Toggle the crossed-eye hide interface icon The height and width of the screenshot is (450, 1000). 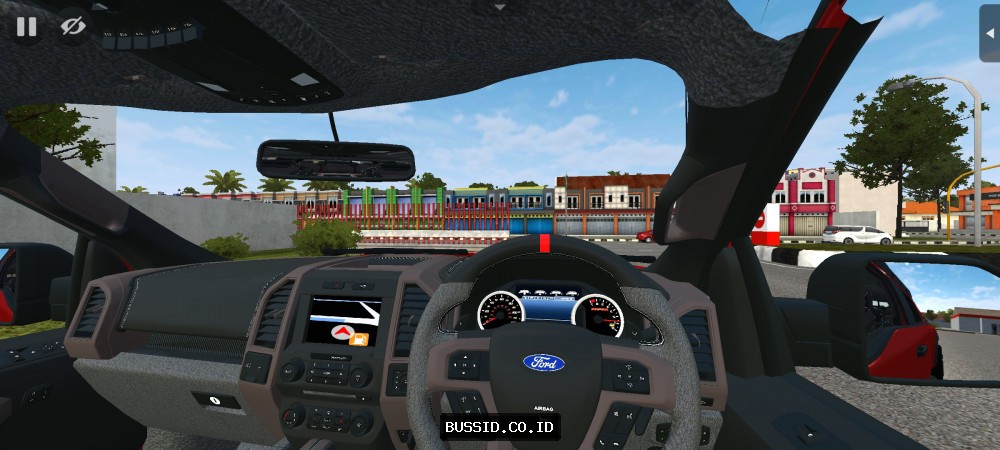(72, 26)
